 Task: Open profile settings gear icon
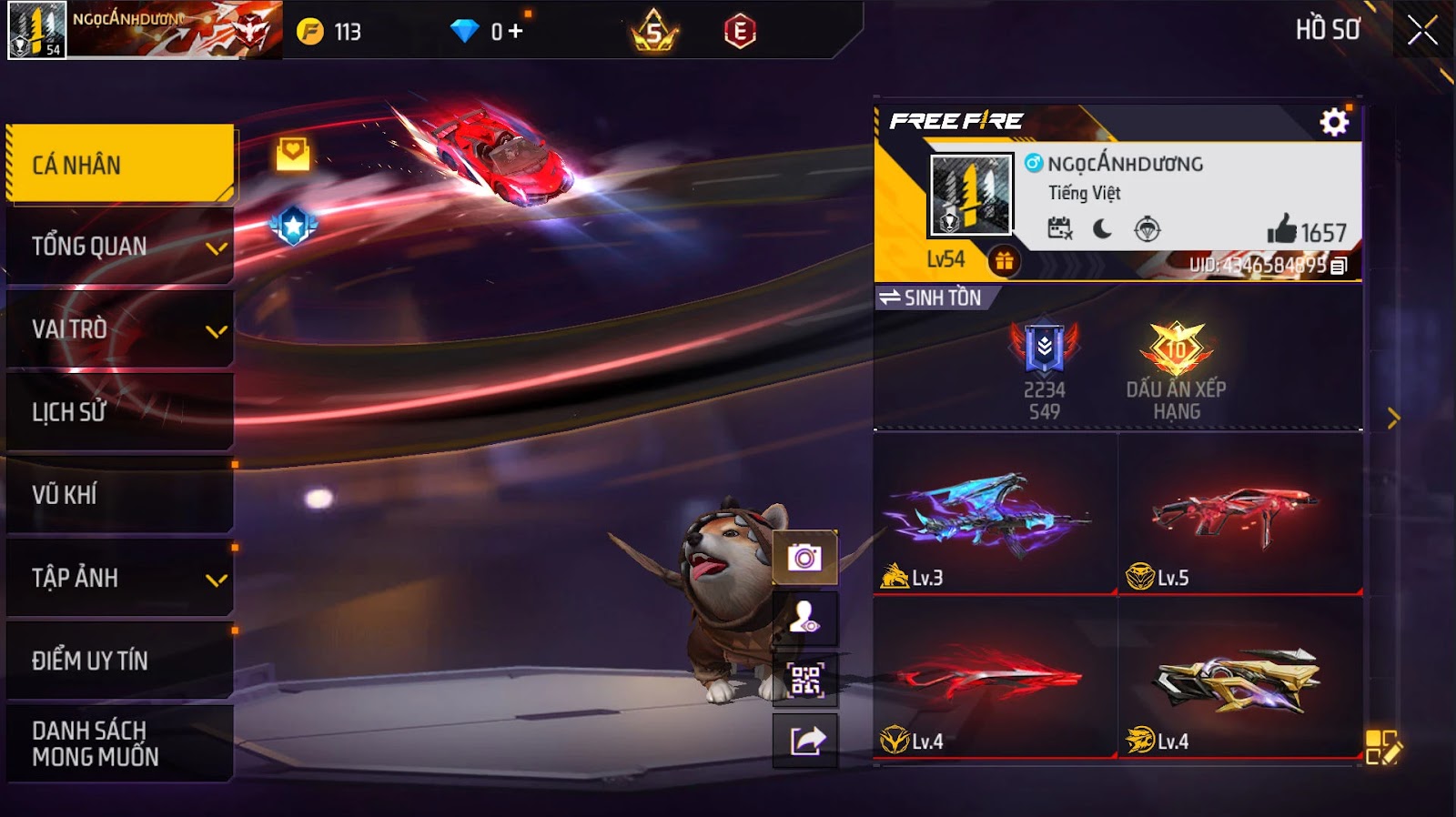click(x=1334, y=122)
